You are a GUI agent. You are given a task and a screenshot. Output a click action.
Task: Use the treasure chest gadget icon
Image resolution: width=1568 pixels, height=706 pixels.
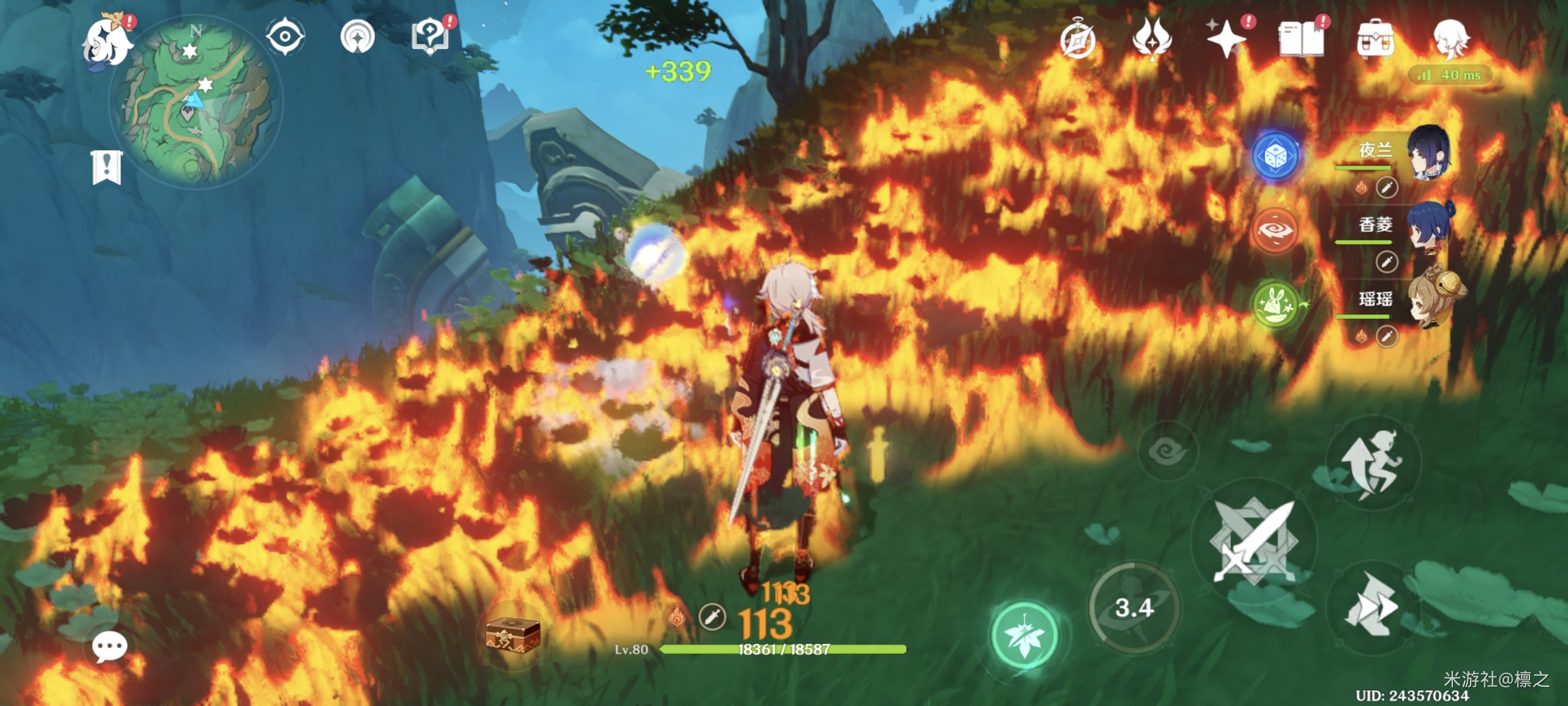(x=513, y=635)
